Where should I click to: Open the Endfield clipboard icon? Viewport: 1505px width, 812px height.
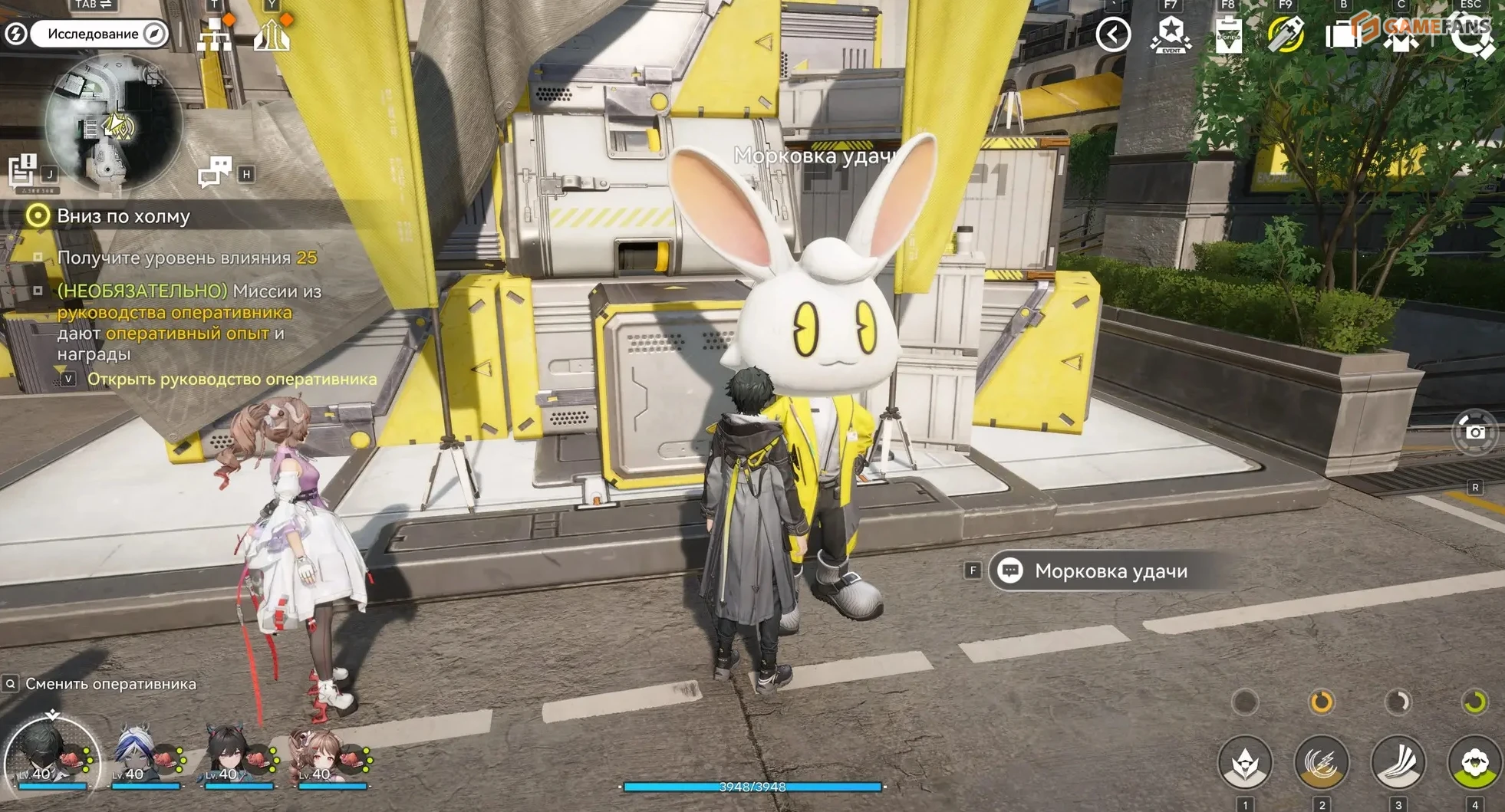[1228, 35]
